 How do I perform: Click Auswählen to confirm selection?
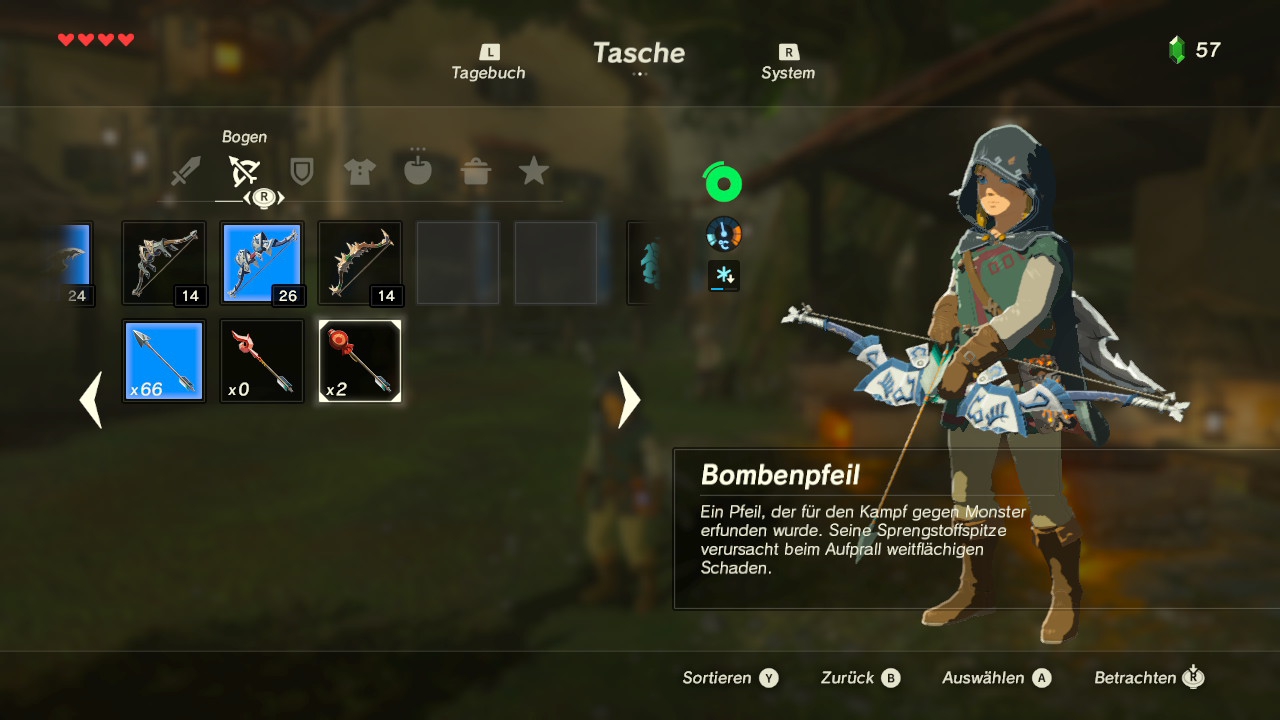pos(996,678)
